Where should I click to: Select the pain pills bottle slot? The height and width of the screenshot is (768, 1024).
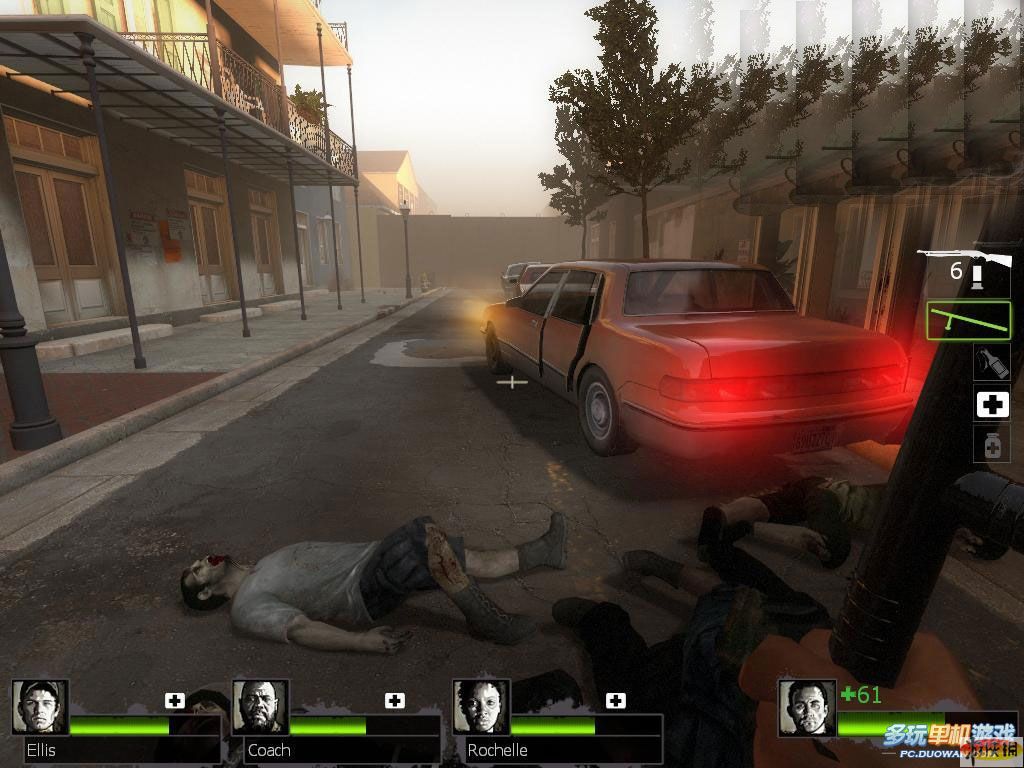[991, 443]
